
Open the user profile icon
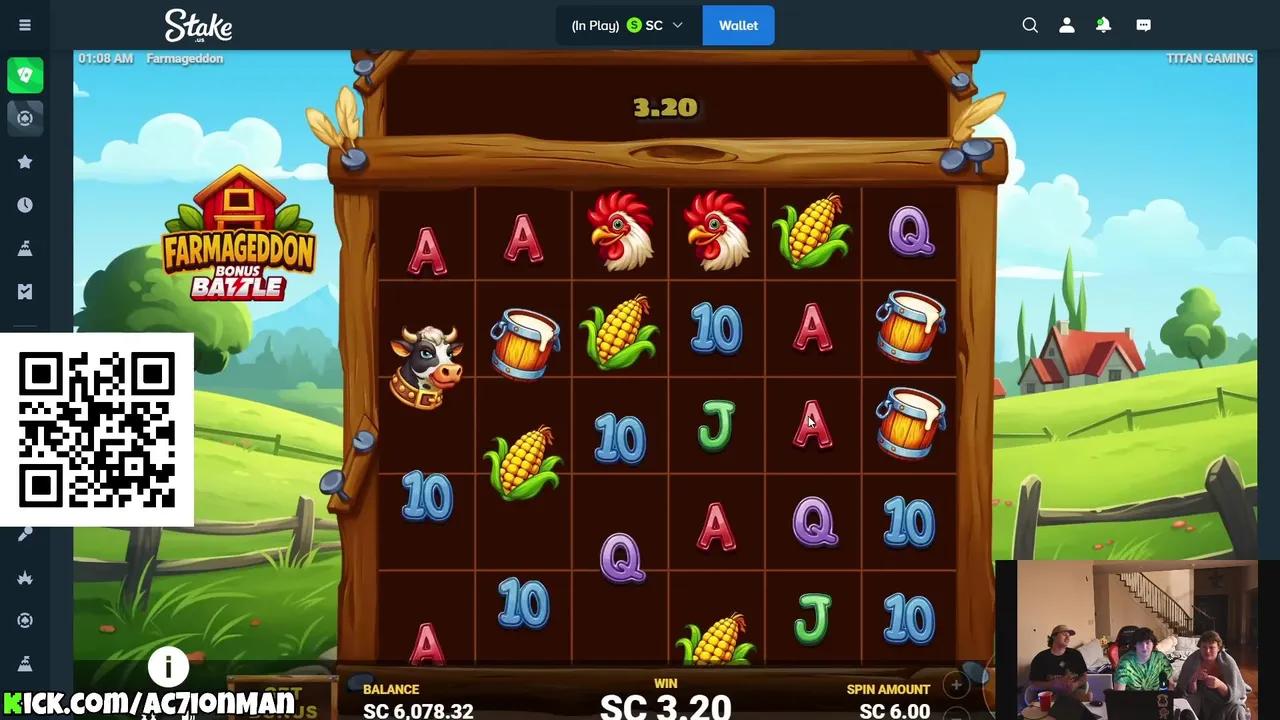click(1067, 25)
